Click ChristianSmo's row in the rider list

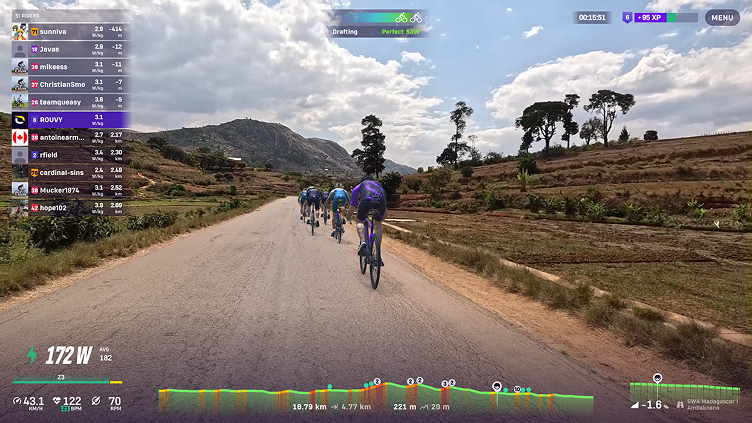tap(70, 84)
